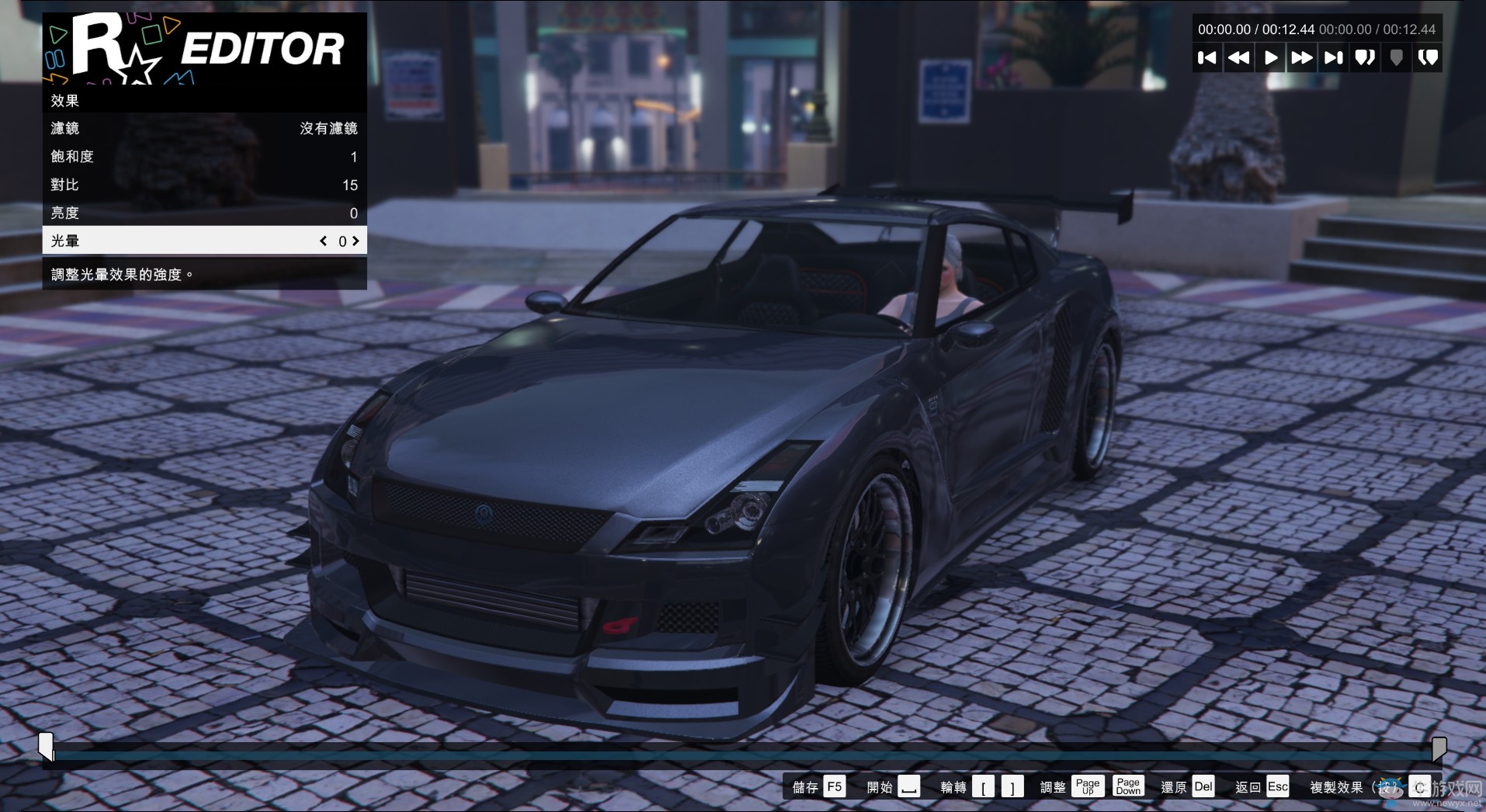The height and width of the screenshot is (812, 1486).
Task: Click the Rockstar Editor logo
Action: tap(203, 48)
